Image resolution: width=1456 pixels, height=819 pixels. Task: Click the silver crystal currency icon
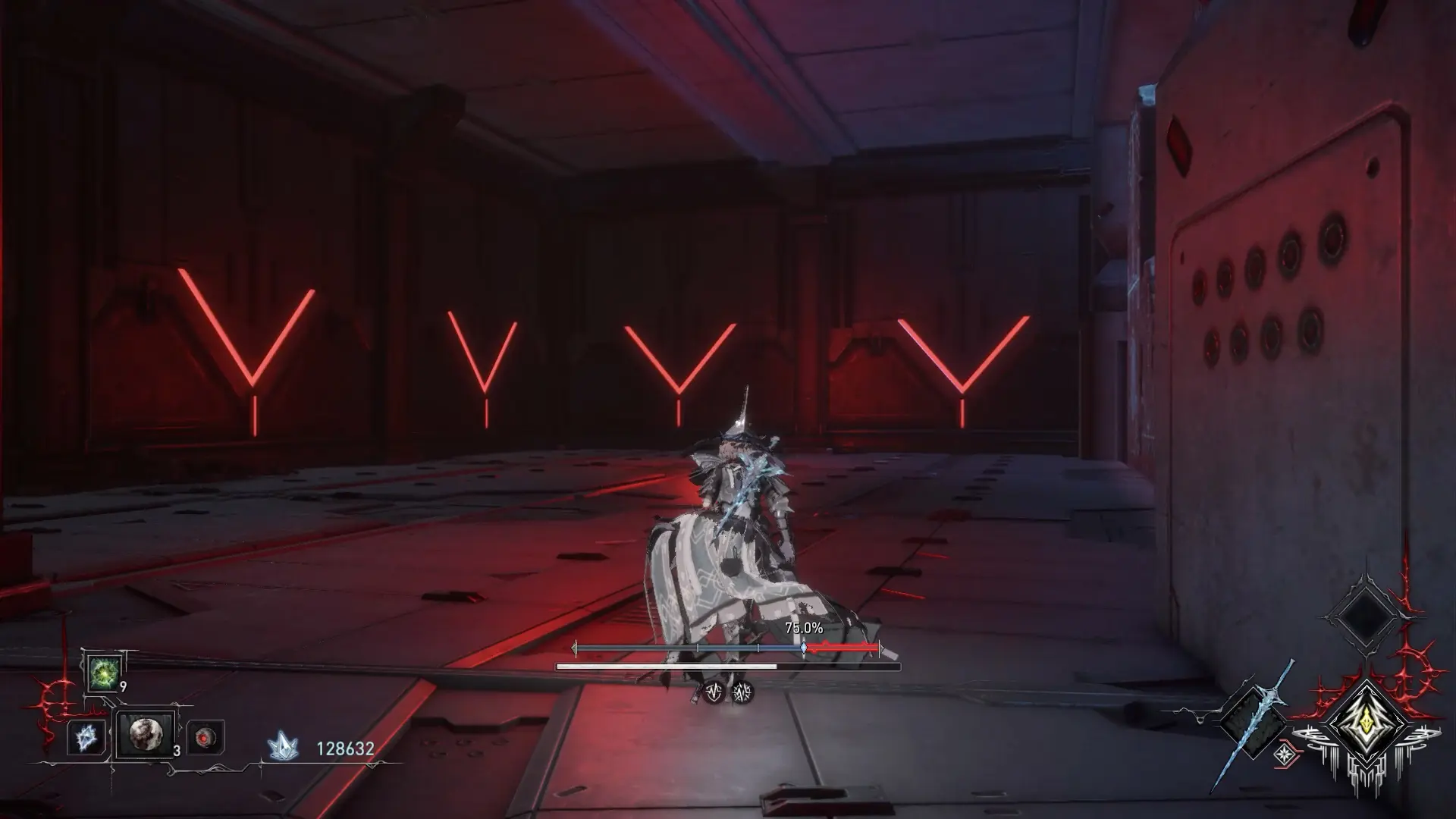(283, 748)
